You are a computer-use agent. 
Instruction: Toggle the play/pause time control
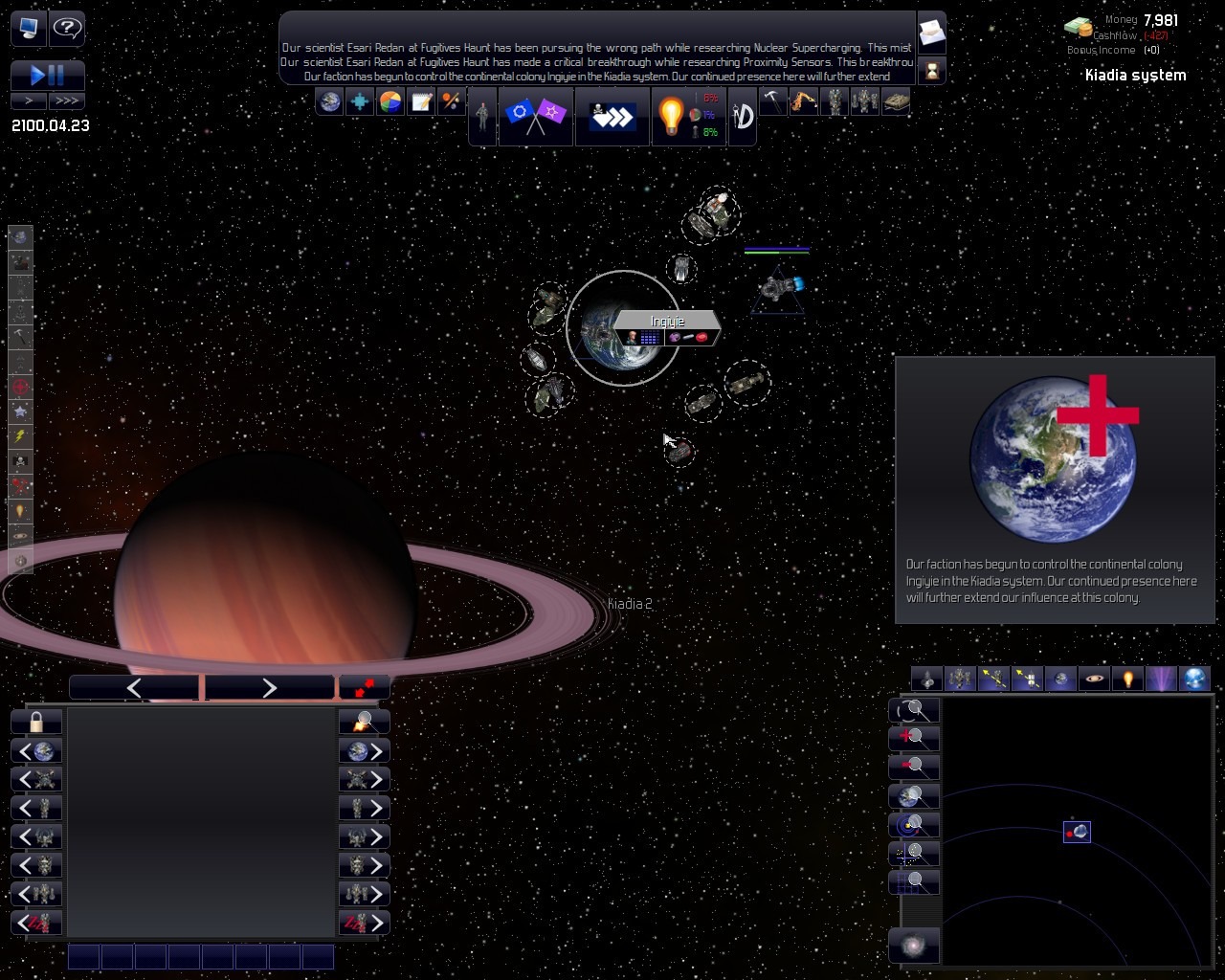pyautogui.click(x=48, y=76)
